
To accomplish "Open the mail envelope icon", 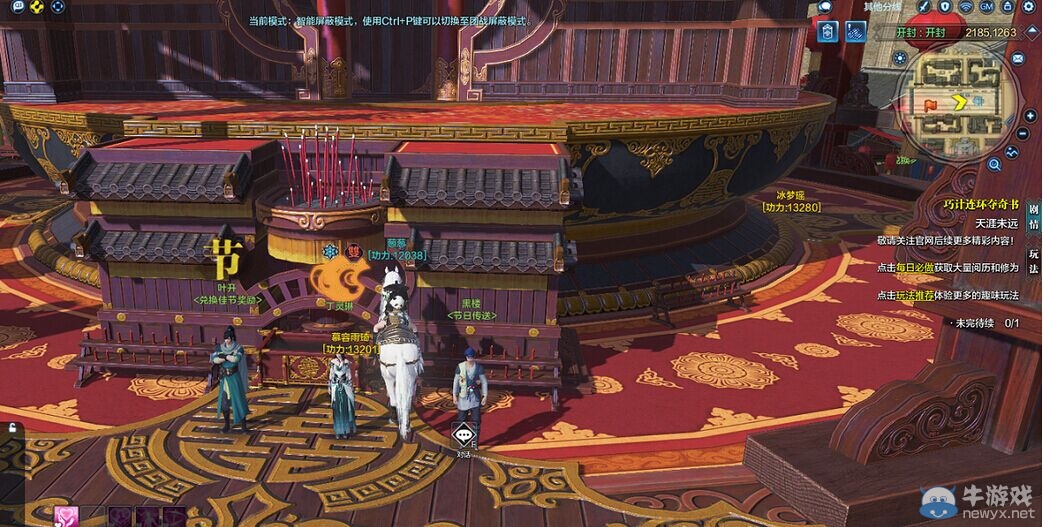I will [1018, 59].
